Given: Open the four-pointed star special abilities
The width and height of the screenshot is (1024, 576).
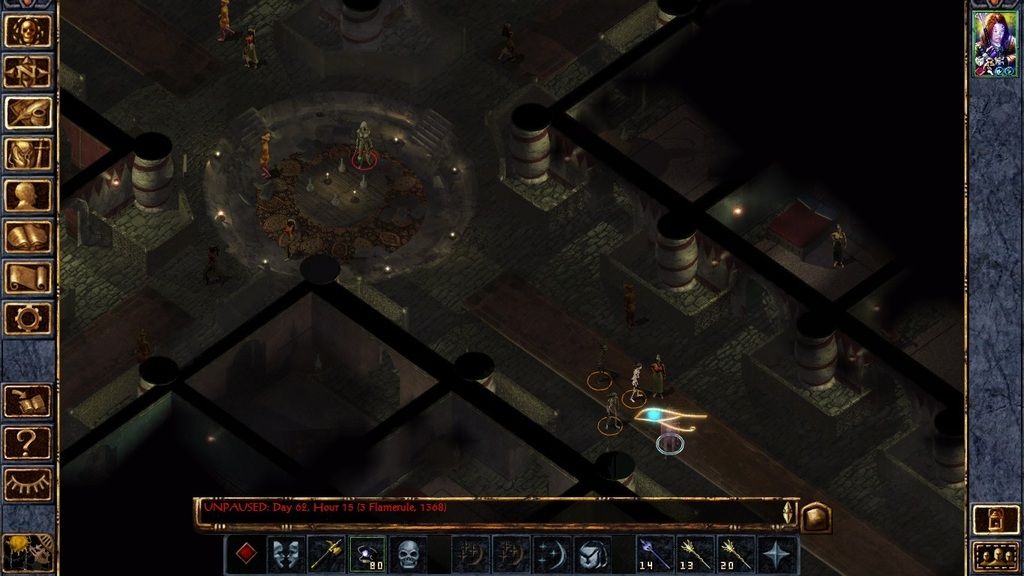Looking at the screenshot, I should (x=778, y=554).
